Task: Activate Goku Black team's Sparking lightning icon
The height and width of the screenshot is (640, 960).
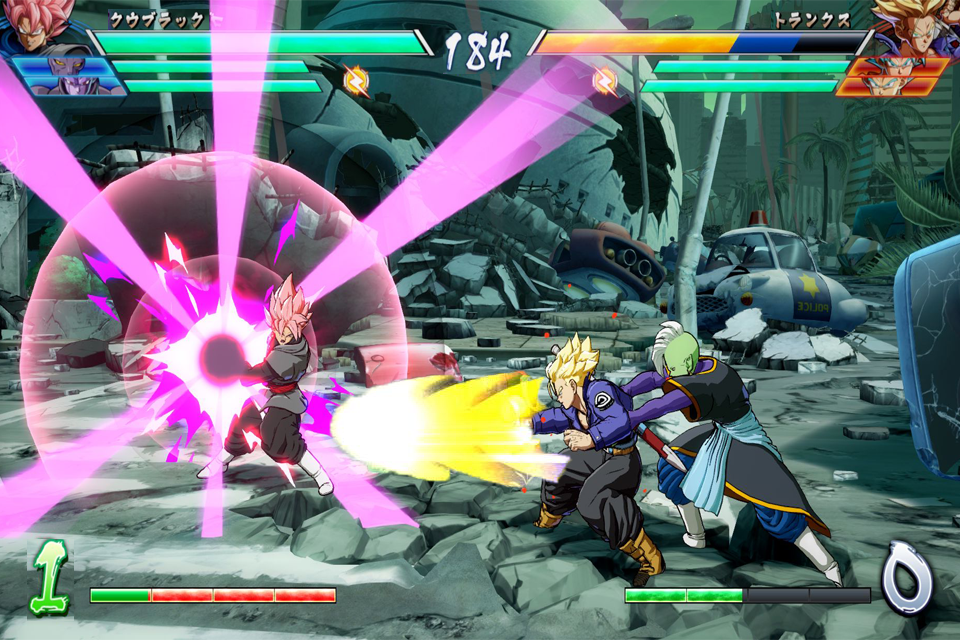Action: [x=355, y=80]
